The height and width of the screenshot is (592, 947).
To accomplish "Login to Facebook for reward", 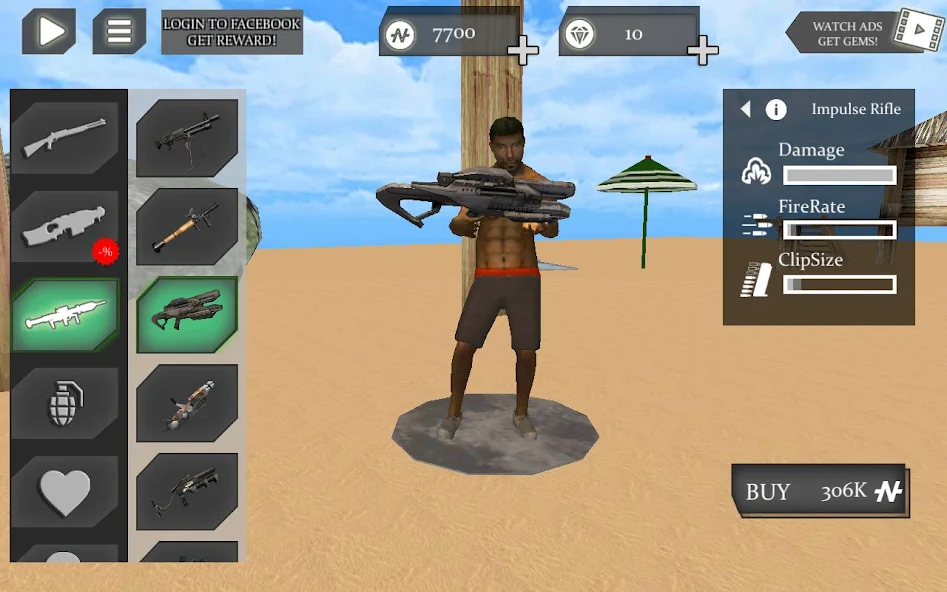I will [x=232, y=32].
